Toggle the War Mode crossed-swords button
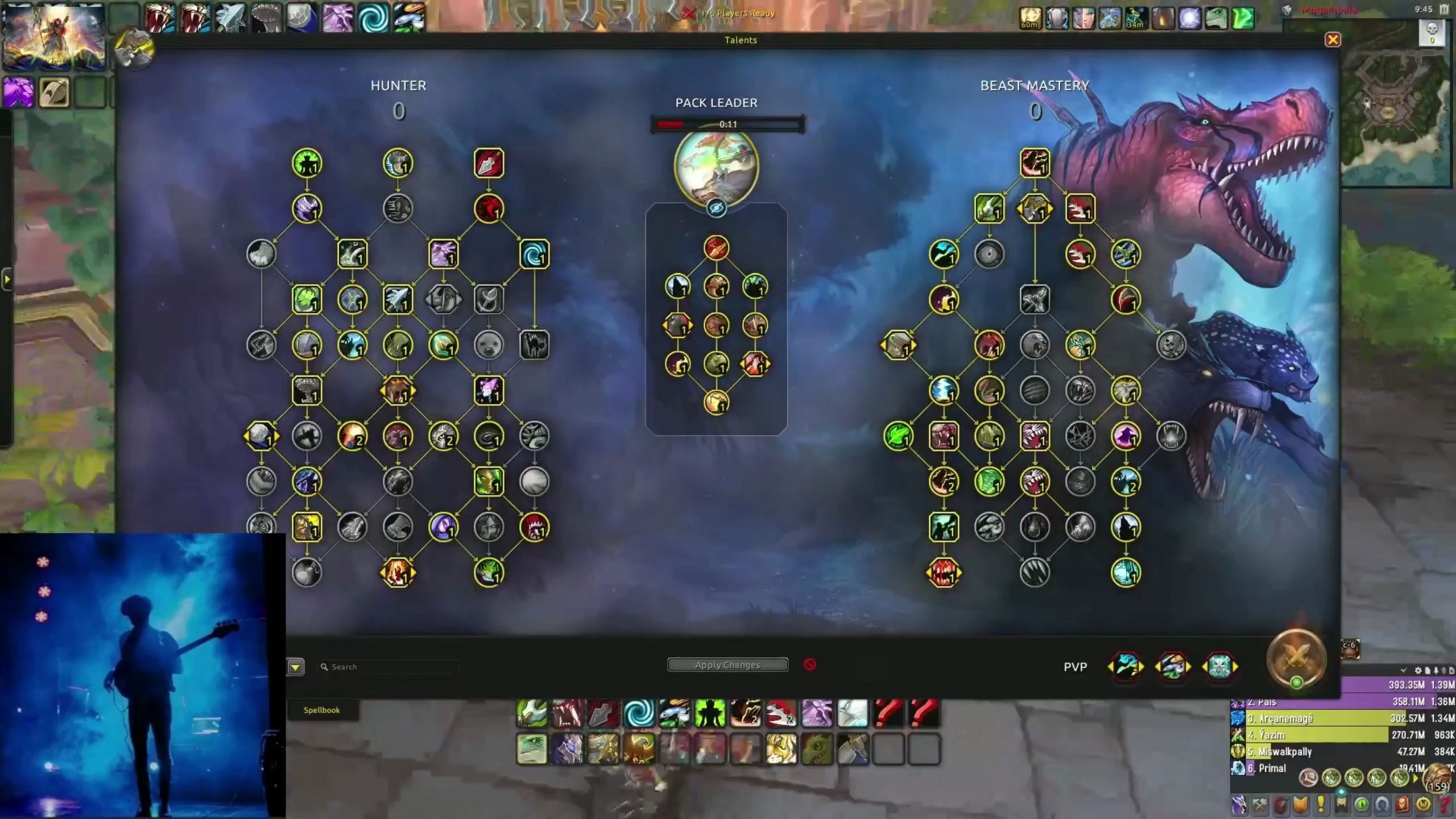Viewport: 1456px width, 819px height. [x=1296, y=659]
